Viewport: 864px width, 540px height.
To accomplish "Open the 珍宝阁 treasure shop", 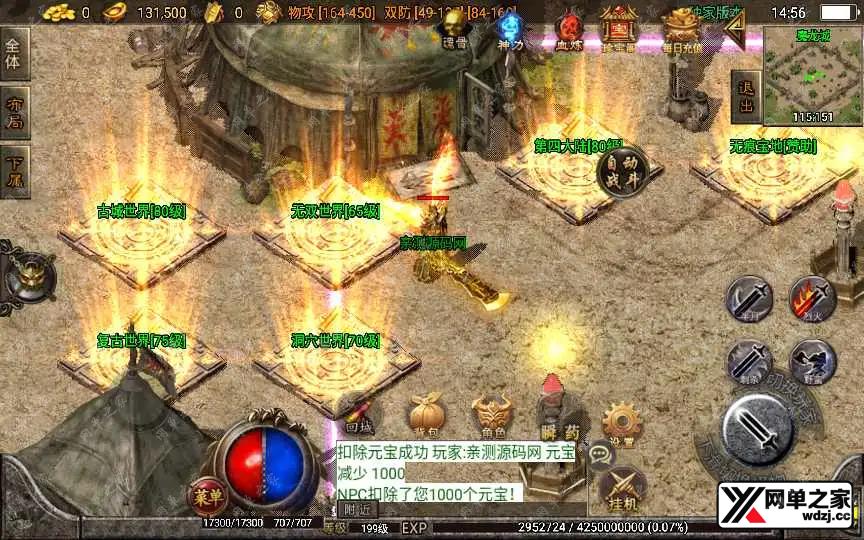I will tap(621, 30).
